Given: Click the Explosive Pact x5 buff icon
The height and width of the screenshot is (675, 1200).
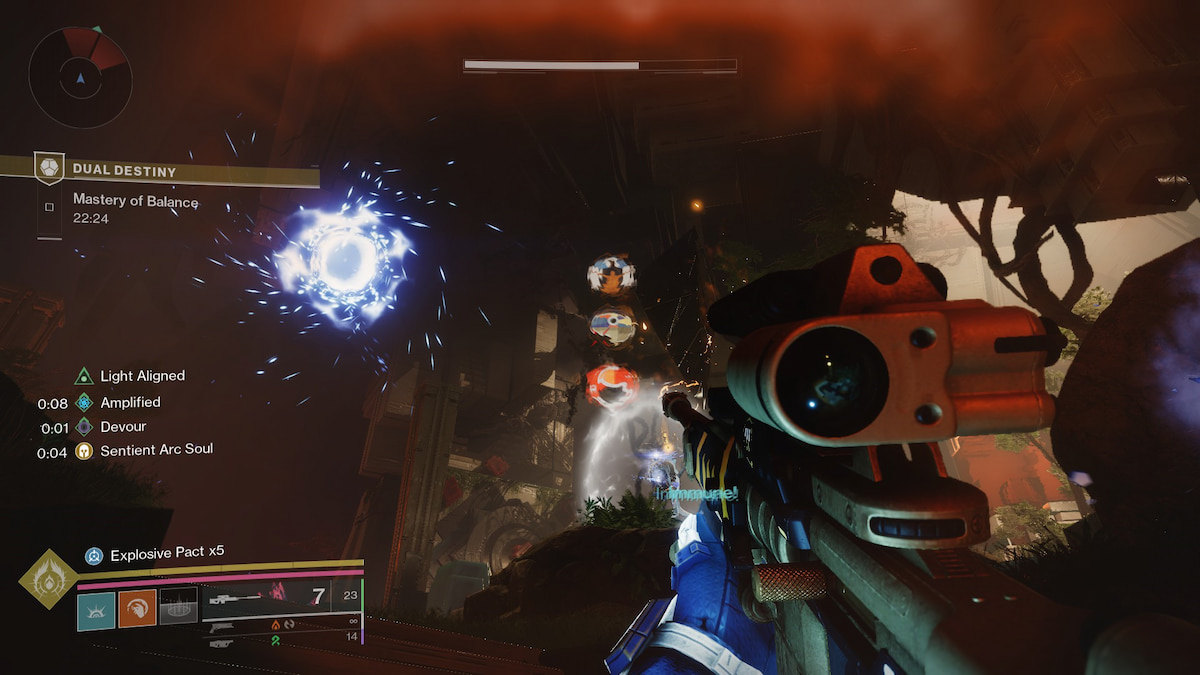Looking at the screenshot, I should tap(94, 555).
